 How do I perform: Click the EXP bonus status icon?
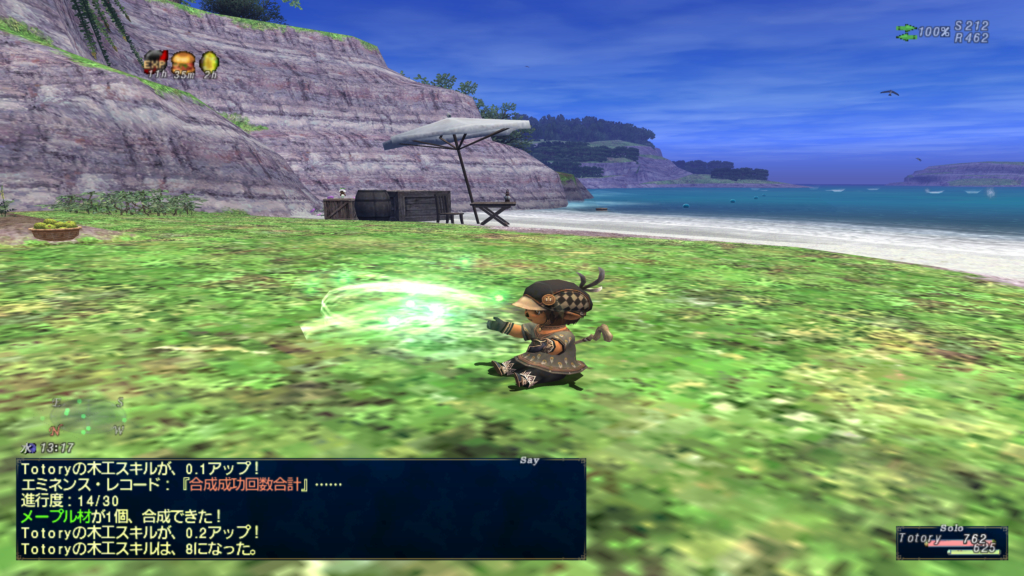(155, 61)
